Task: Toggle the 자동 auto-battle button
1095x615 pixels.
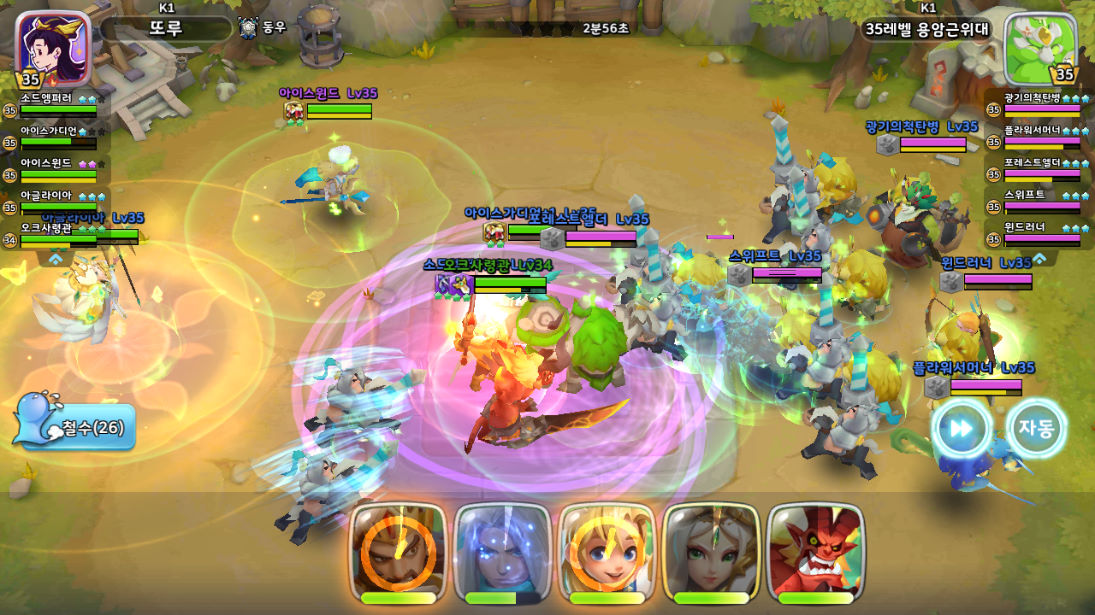Action: coord(1036,428)
